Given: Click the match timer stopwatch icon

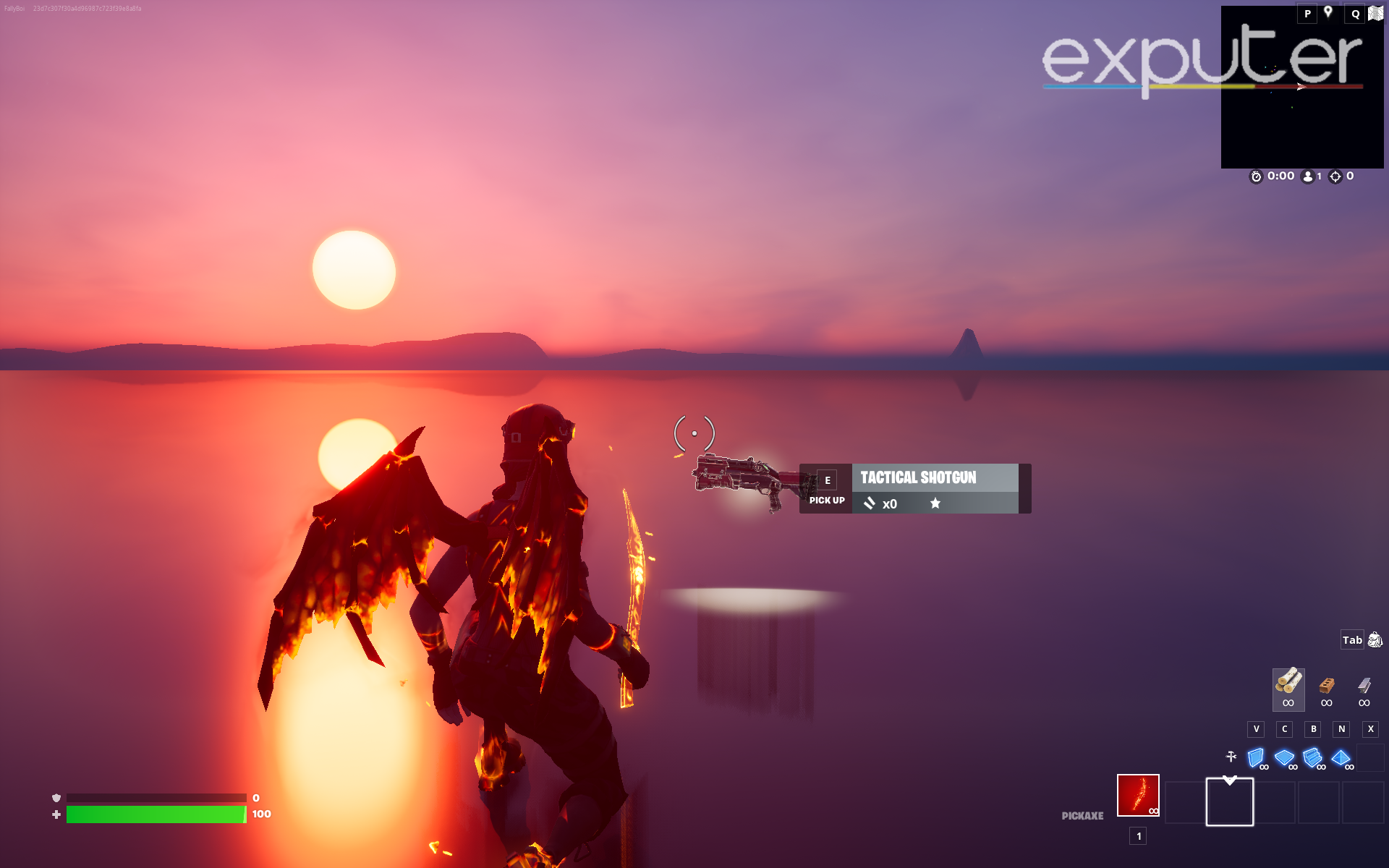Looking at the screenshot, I should pyautogui.click(x=1257, y=175).
